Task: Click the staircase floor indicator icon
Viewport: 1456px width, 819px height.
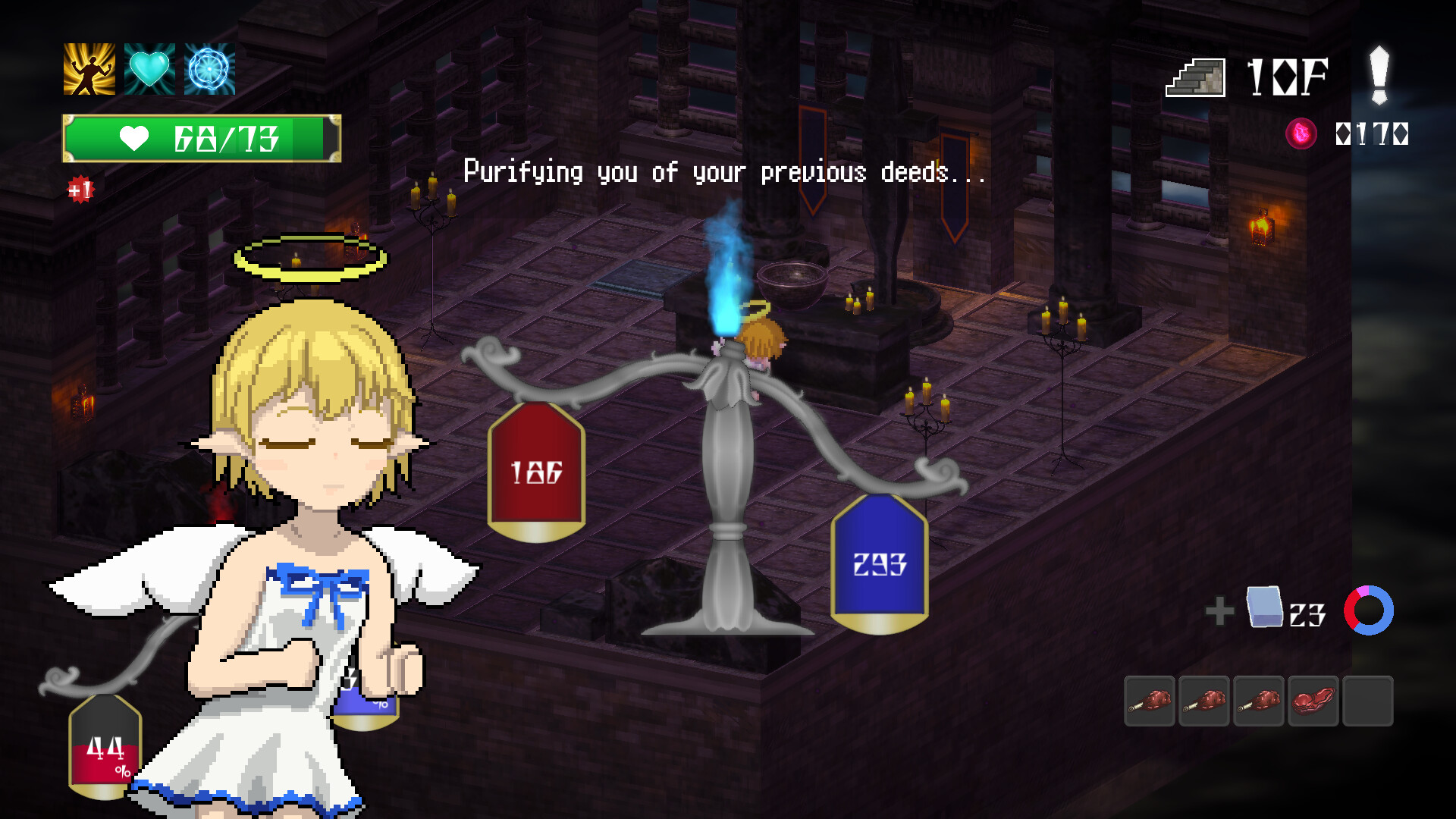Action: click(1195, 76)
